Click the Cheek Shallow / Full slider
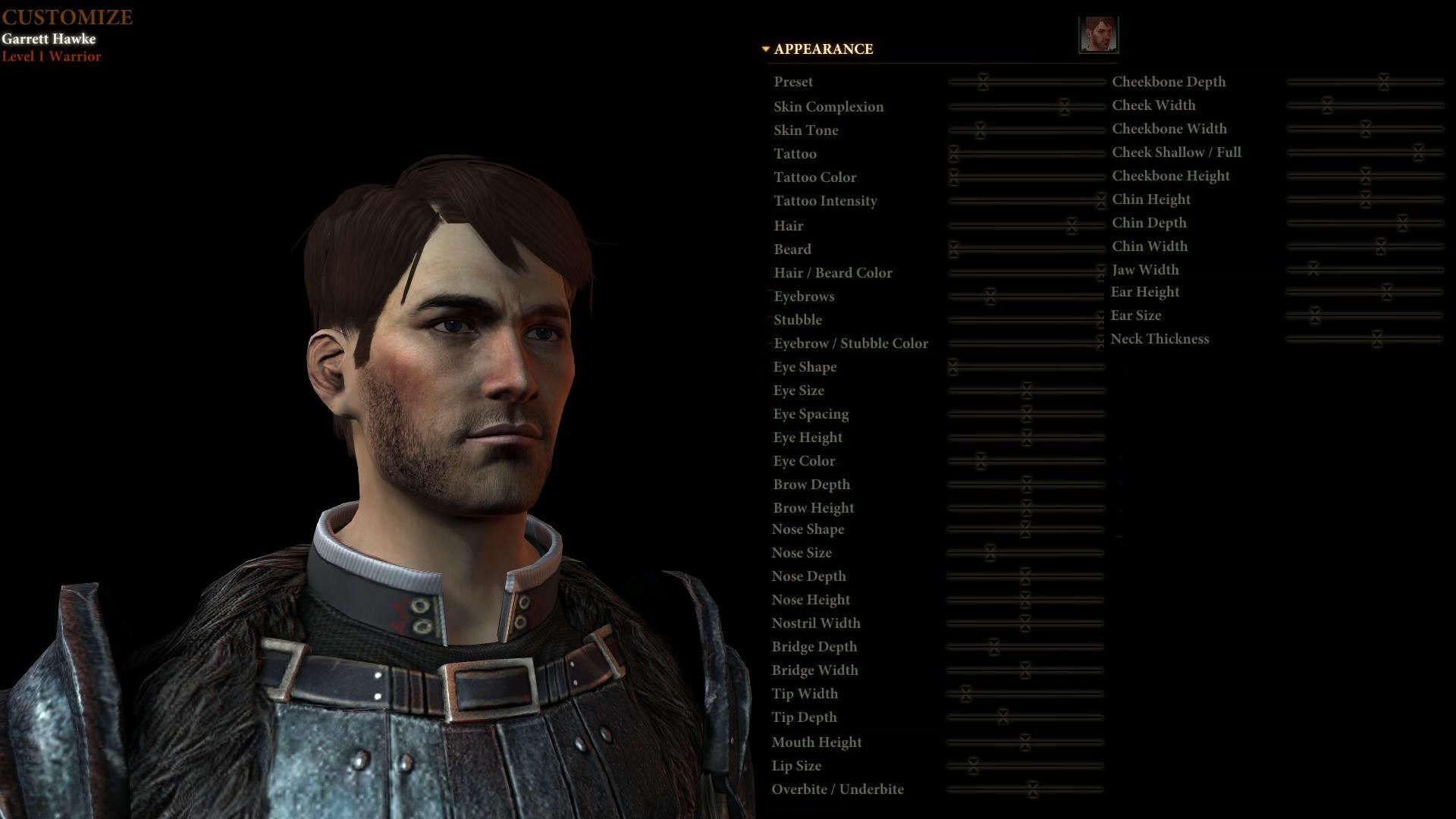 pos(1417,152)
